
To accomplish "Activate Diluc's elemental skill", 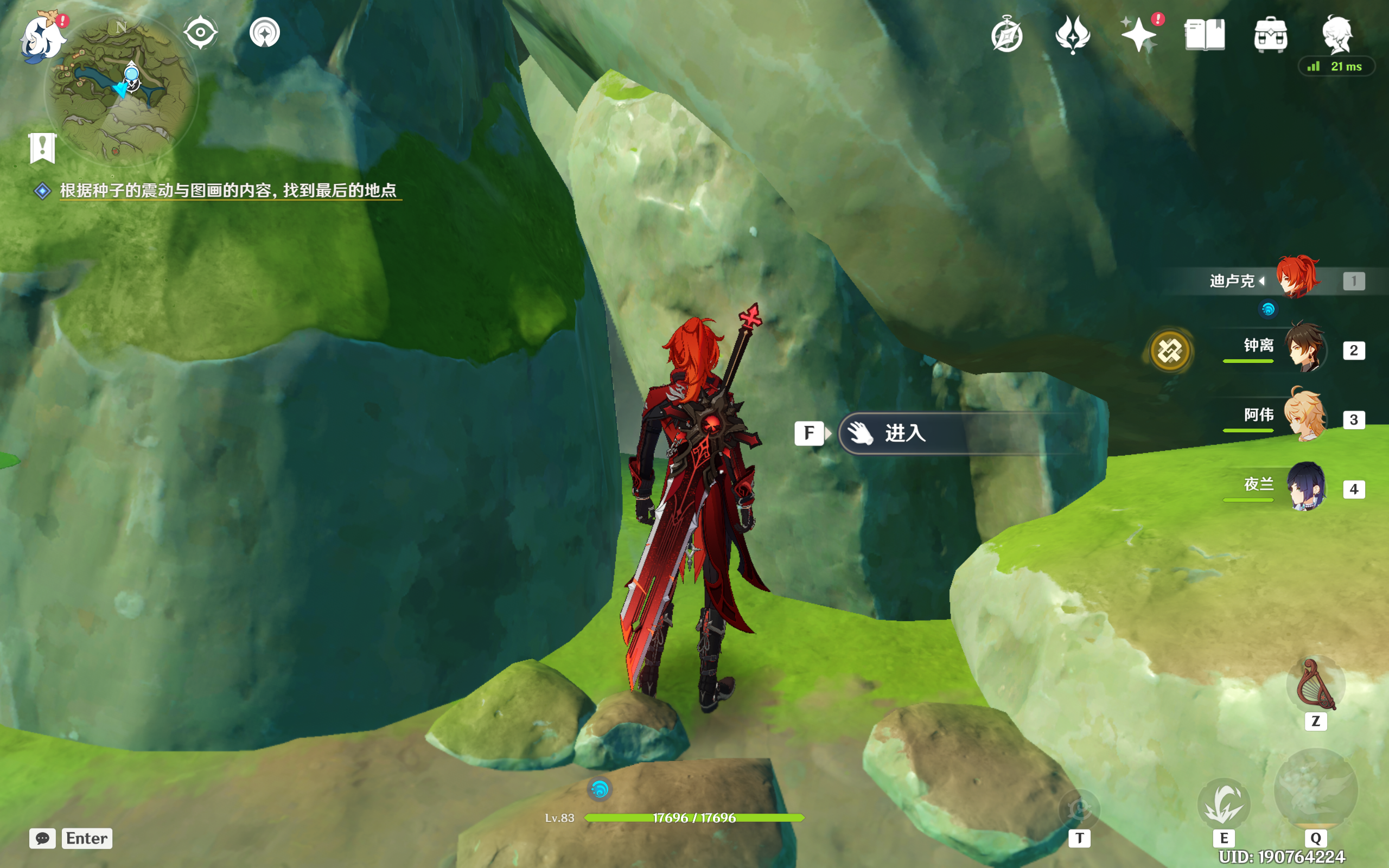I will [x=1224, y=803].
